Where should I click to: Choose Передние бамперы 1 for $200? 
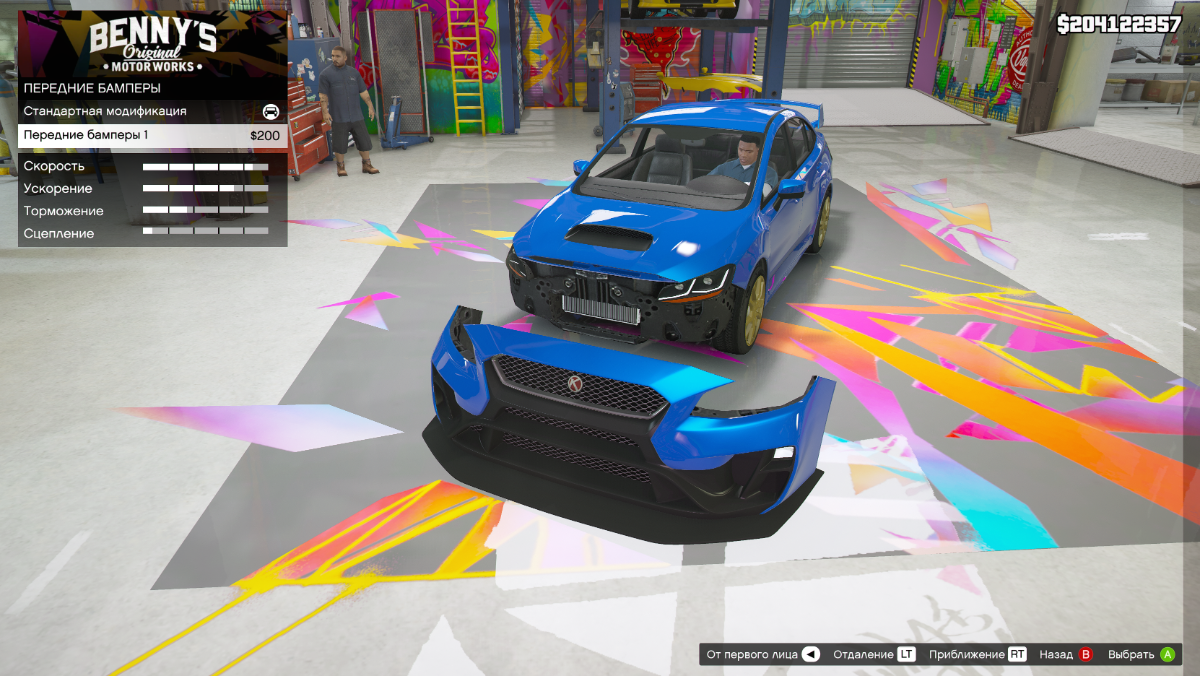coord(150,135)
